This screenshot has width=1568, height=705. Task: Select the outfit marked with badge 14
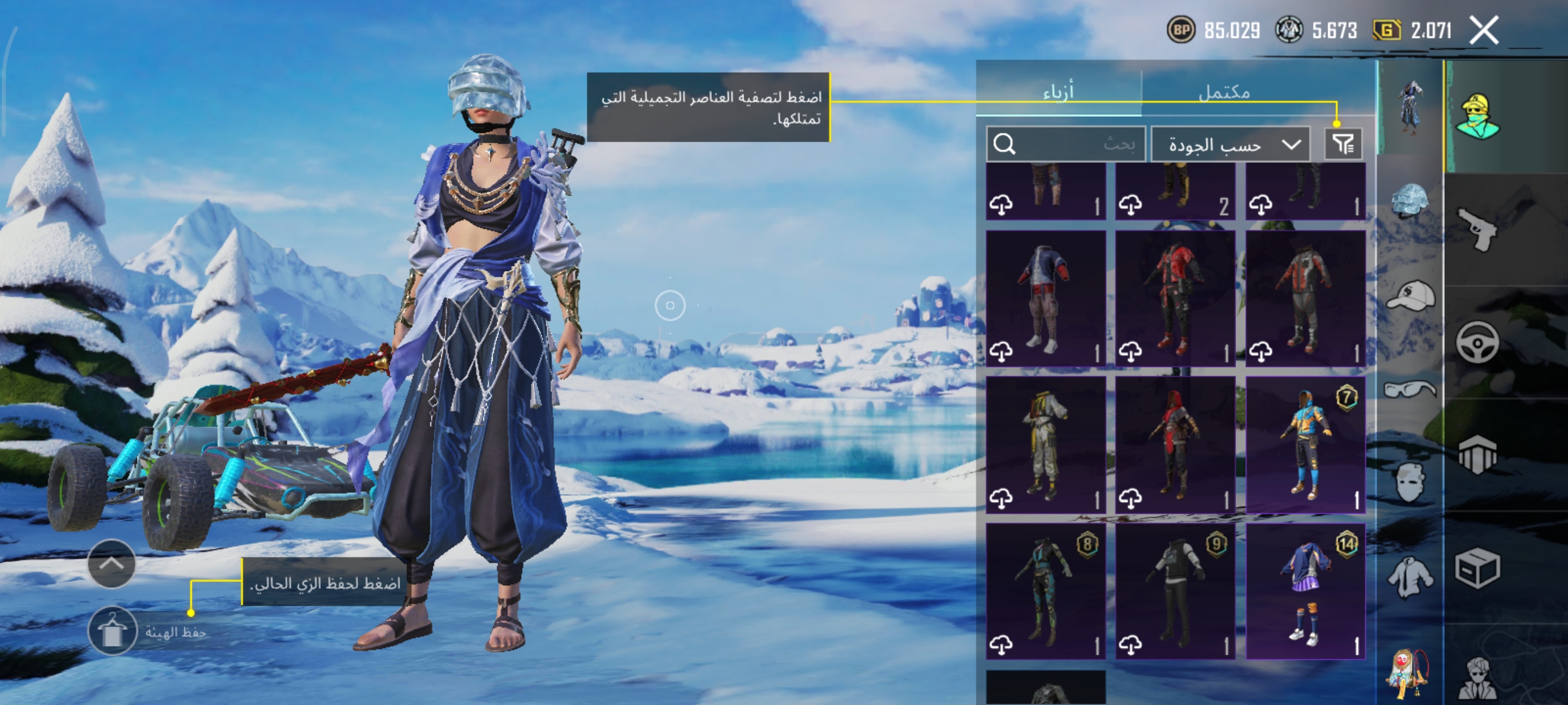1305,591
